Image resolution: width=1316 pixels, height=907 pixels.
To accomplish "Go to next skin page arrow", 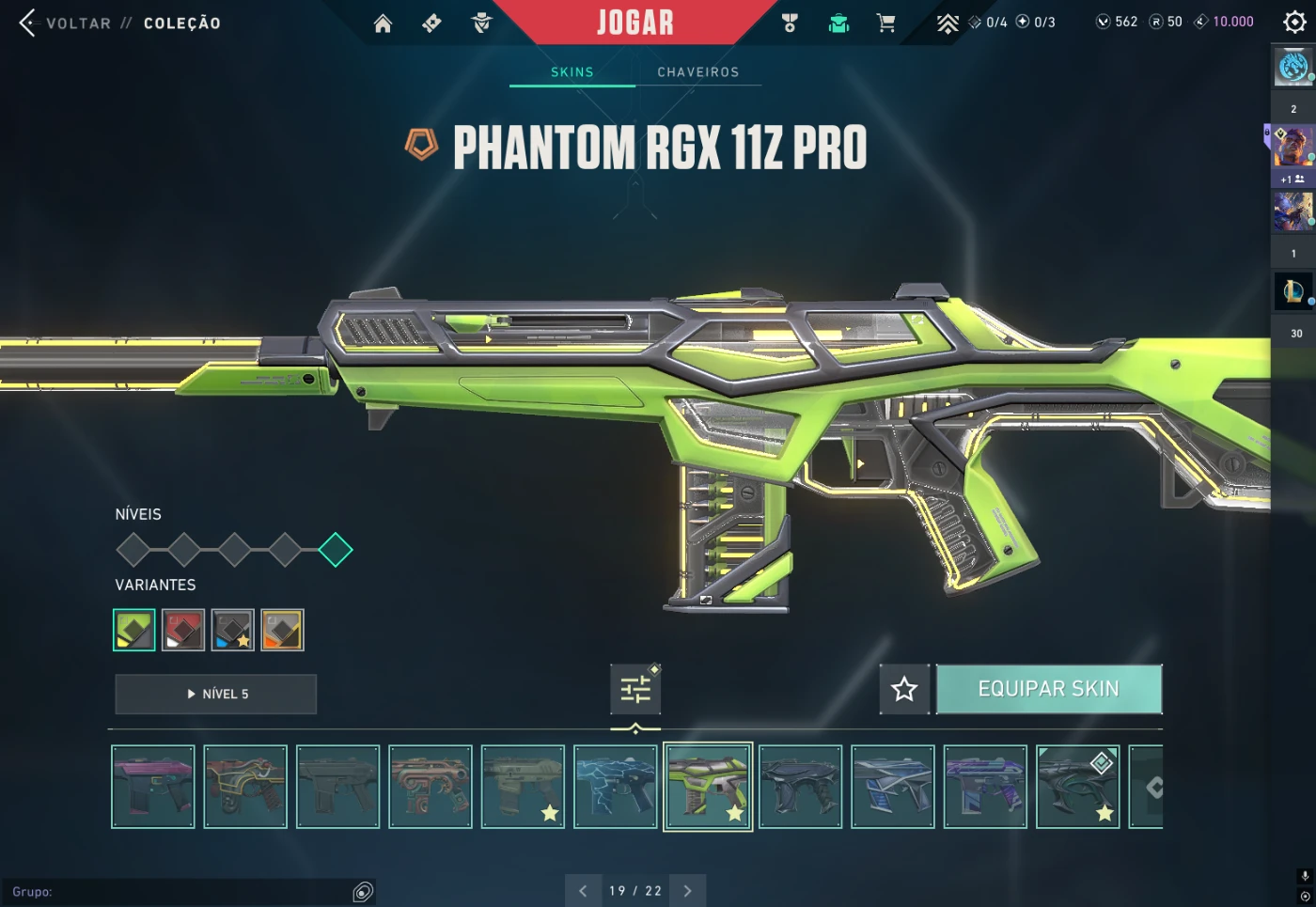I will pos(687,891).
